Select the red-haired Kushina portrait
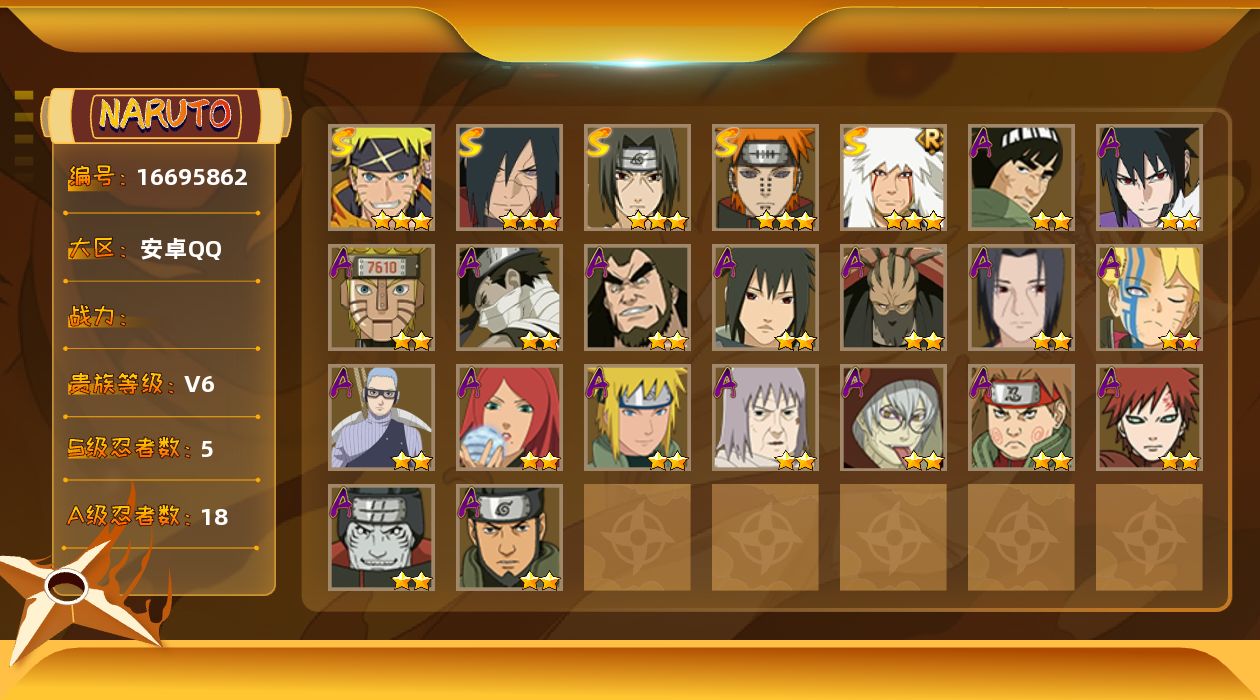This screenshot has width=1260, height=700. tap(509, 418)
